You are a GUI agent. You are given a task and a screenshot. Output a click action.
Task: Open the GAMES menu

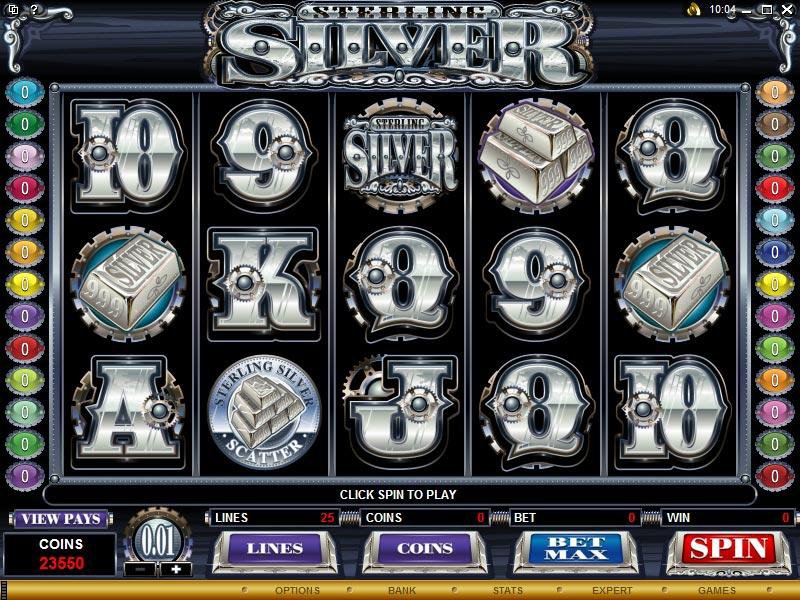point(716,591)
